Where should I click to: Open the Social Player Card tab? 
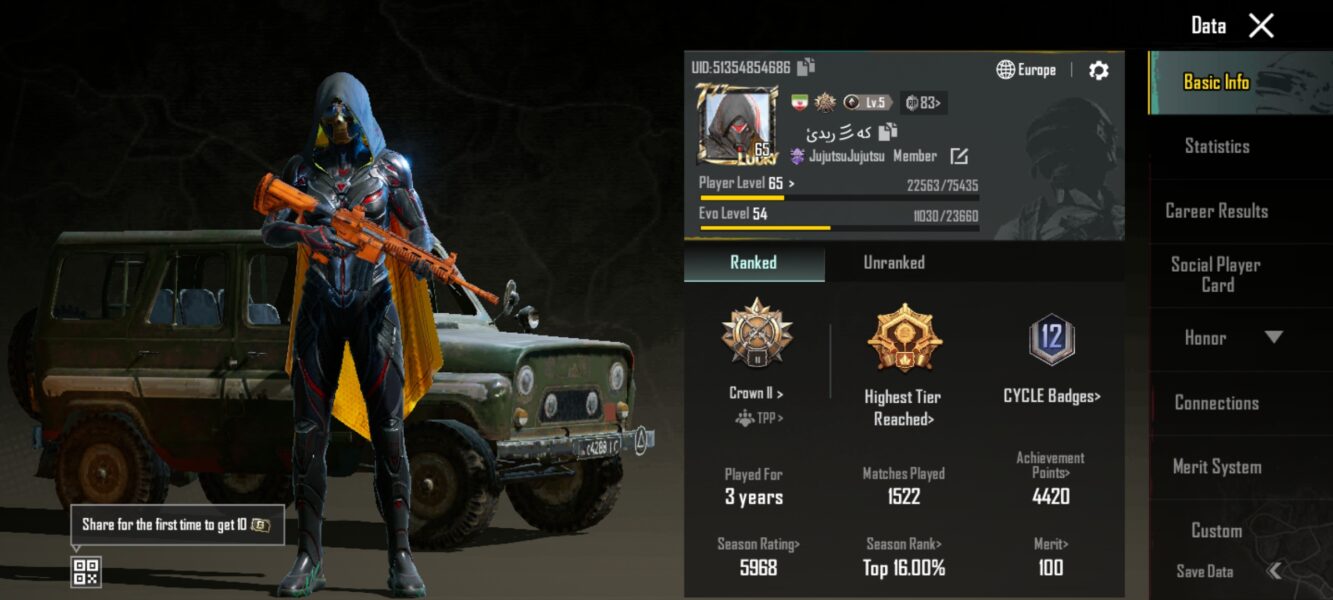[x=1216, y=275]
